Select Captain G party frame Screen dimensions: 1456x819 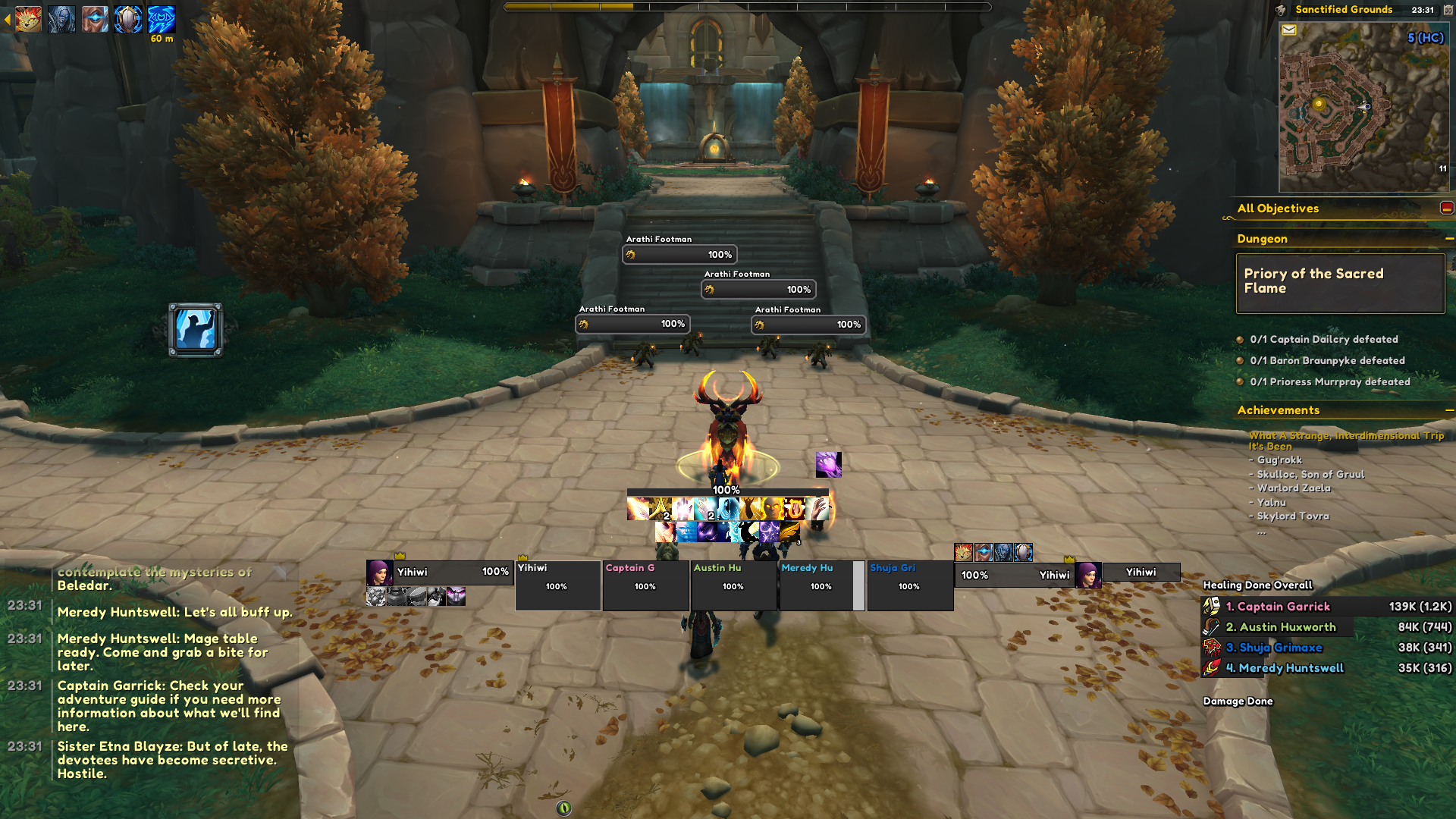click(645, 585)
